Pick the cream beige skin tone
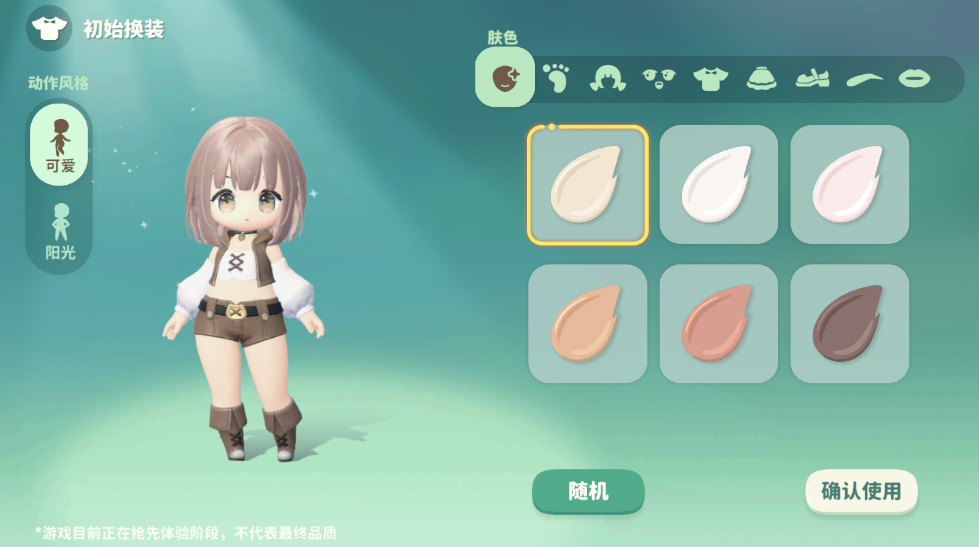979x547 pixels. 588,185
